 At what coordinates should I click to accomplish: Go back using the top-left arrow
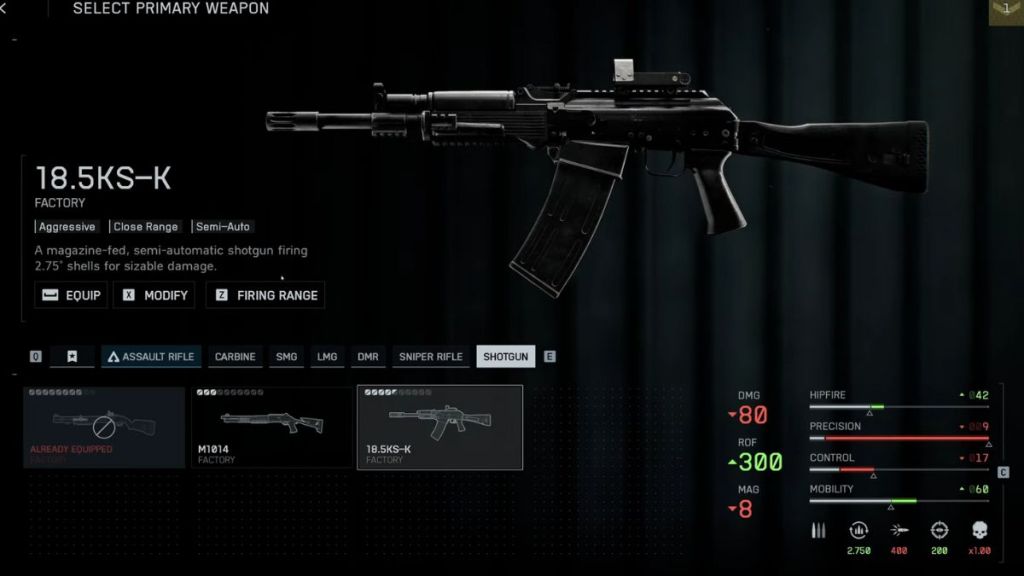5,9
